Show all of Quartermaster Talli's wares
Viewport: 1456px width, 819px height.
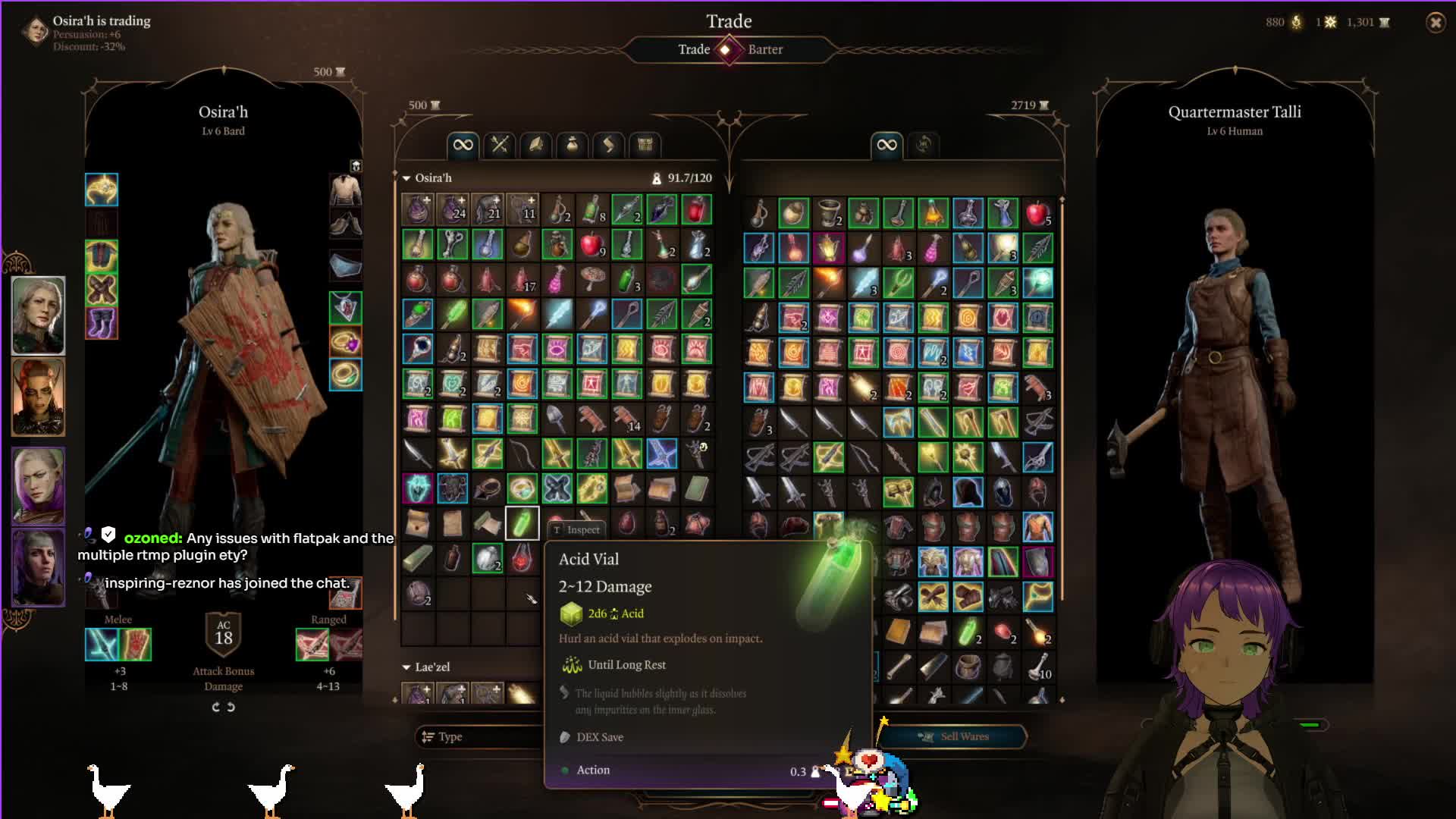(x=886, y=144)
